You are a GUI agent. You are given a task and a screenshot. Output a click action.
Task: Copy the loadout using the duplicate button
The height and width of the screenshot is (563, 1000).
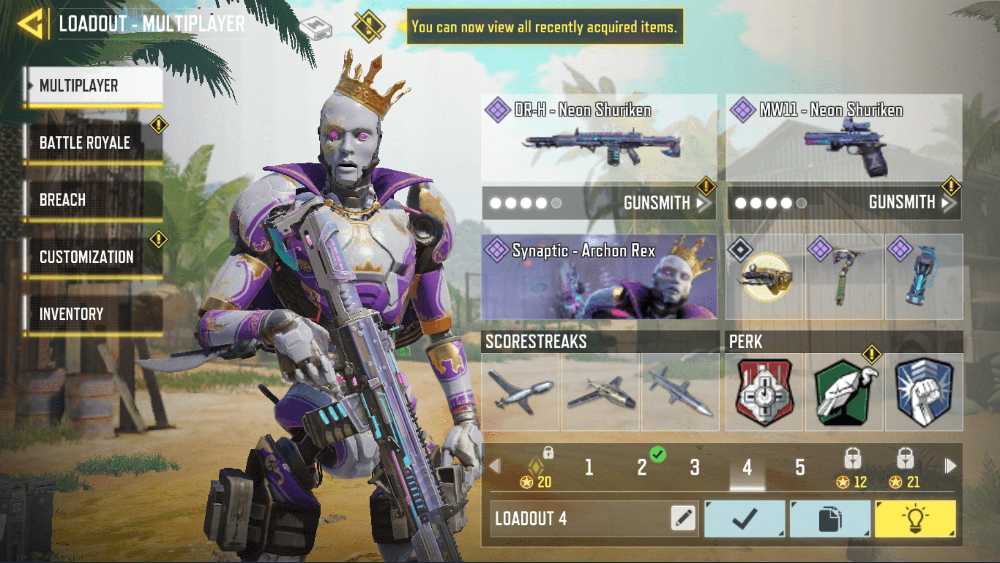[x=829, y=518]
